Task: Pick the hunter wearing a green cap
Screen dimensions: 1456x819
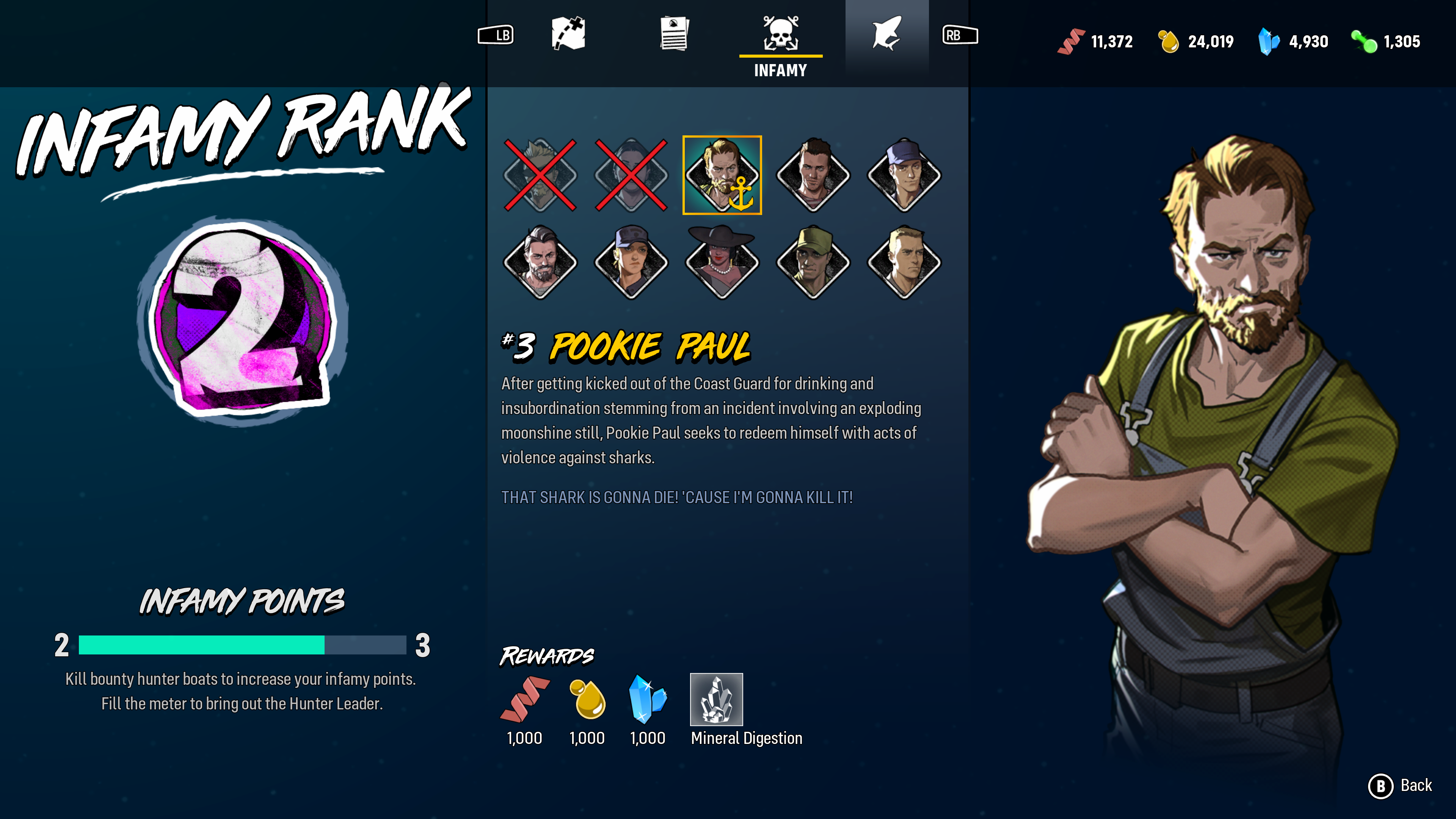Action: point(813,262)
